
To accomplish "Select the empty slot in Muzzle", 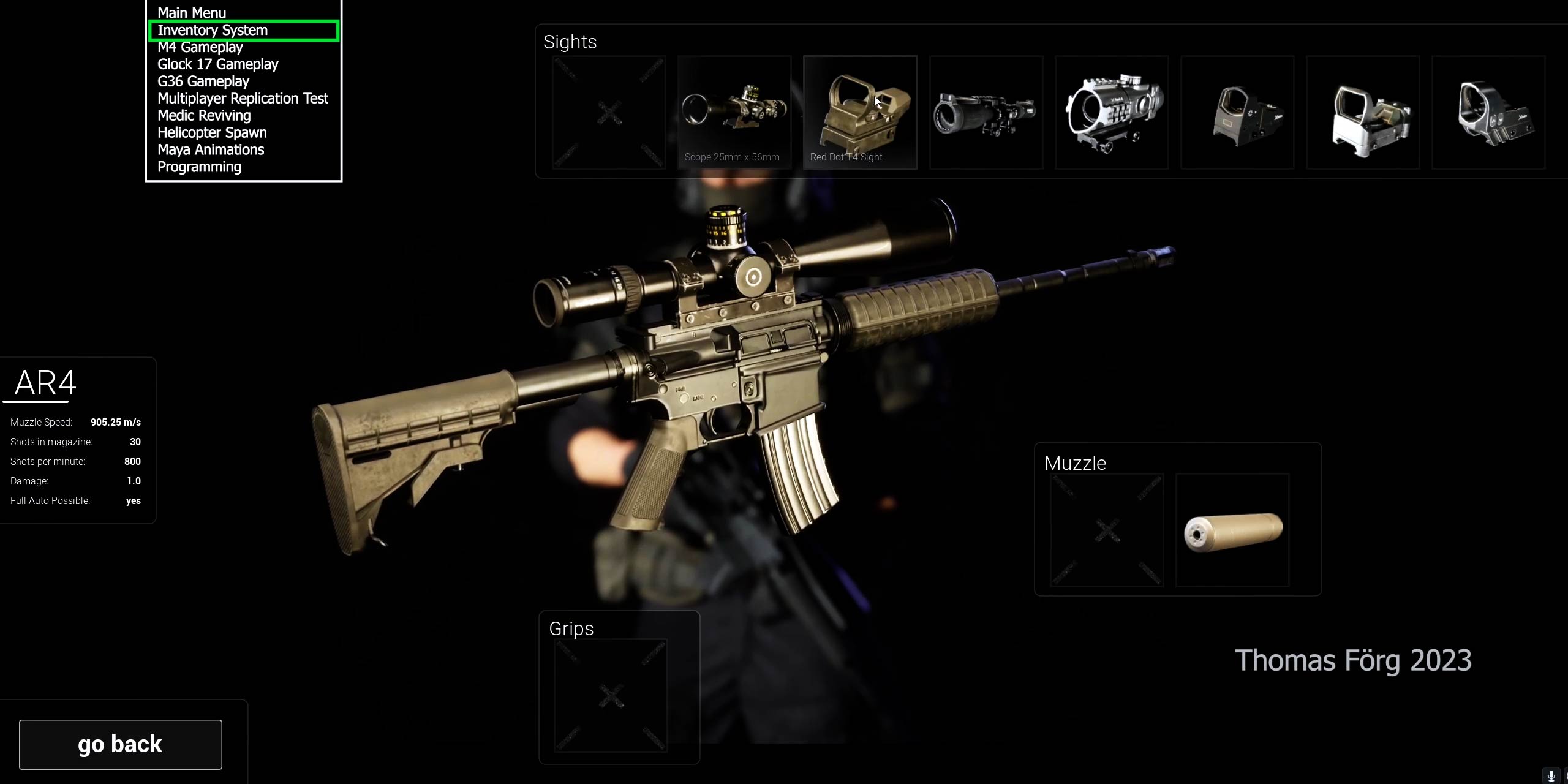I will [x=1107, y=530].
